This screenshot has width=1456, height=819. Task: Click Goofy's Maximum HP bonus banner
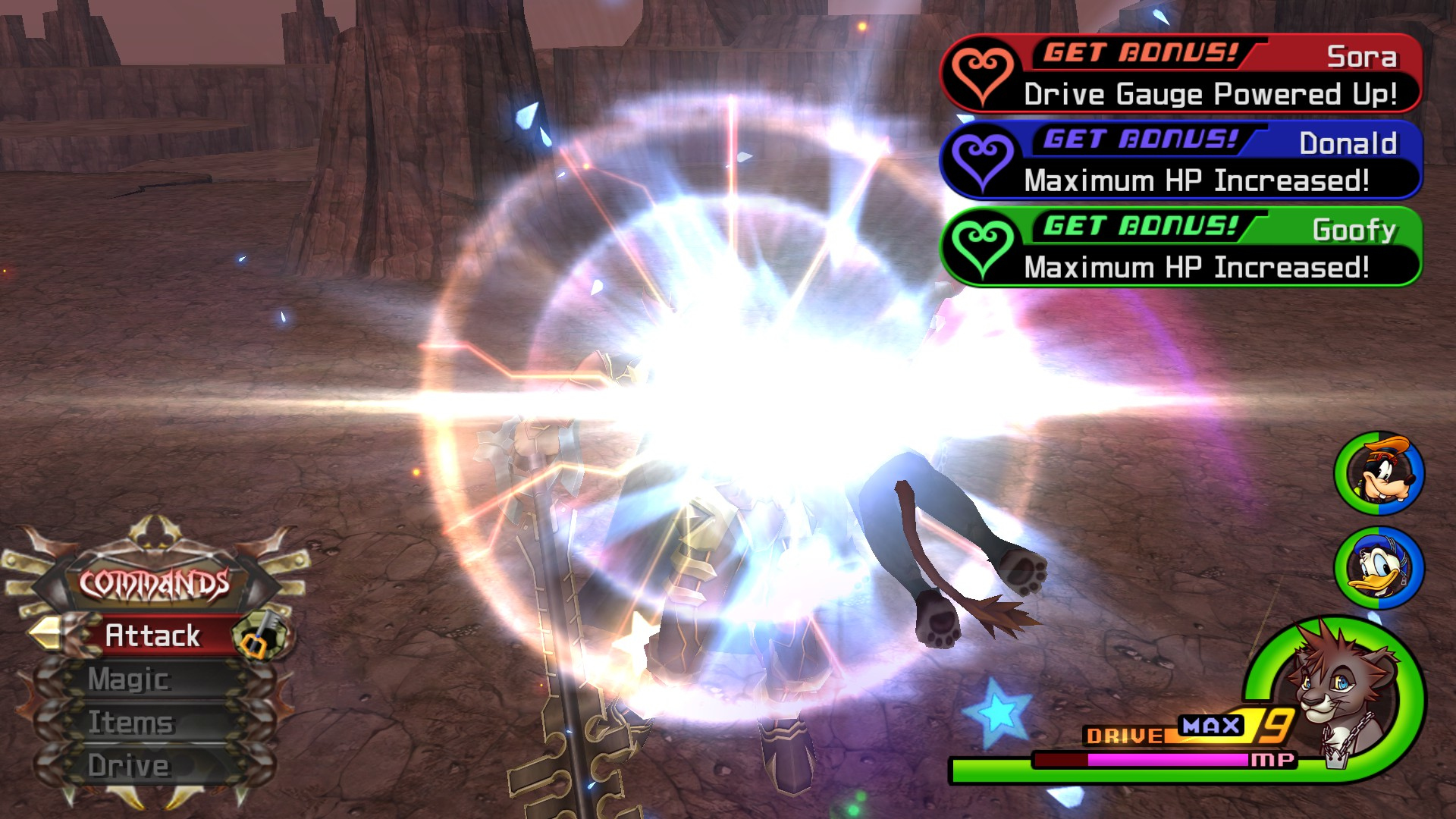pyautogui.click(x=1181, y=247)
